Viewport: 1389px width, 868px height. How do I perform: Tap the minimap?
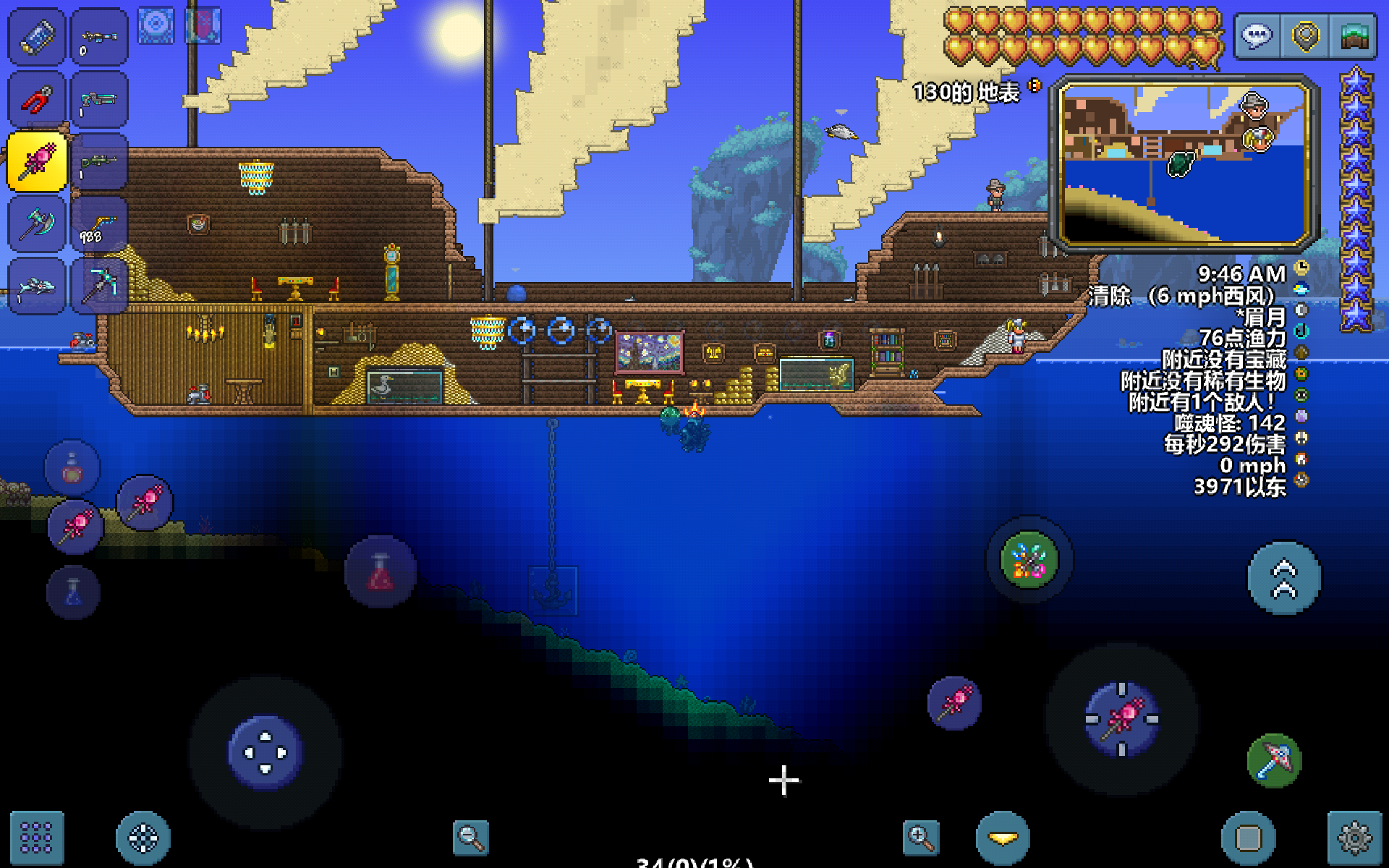(x=1184, y=163)
